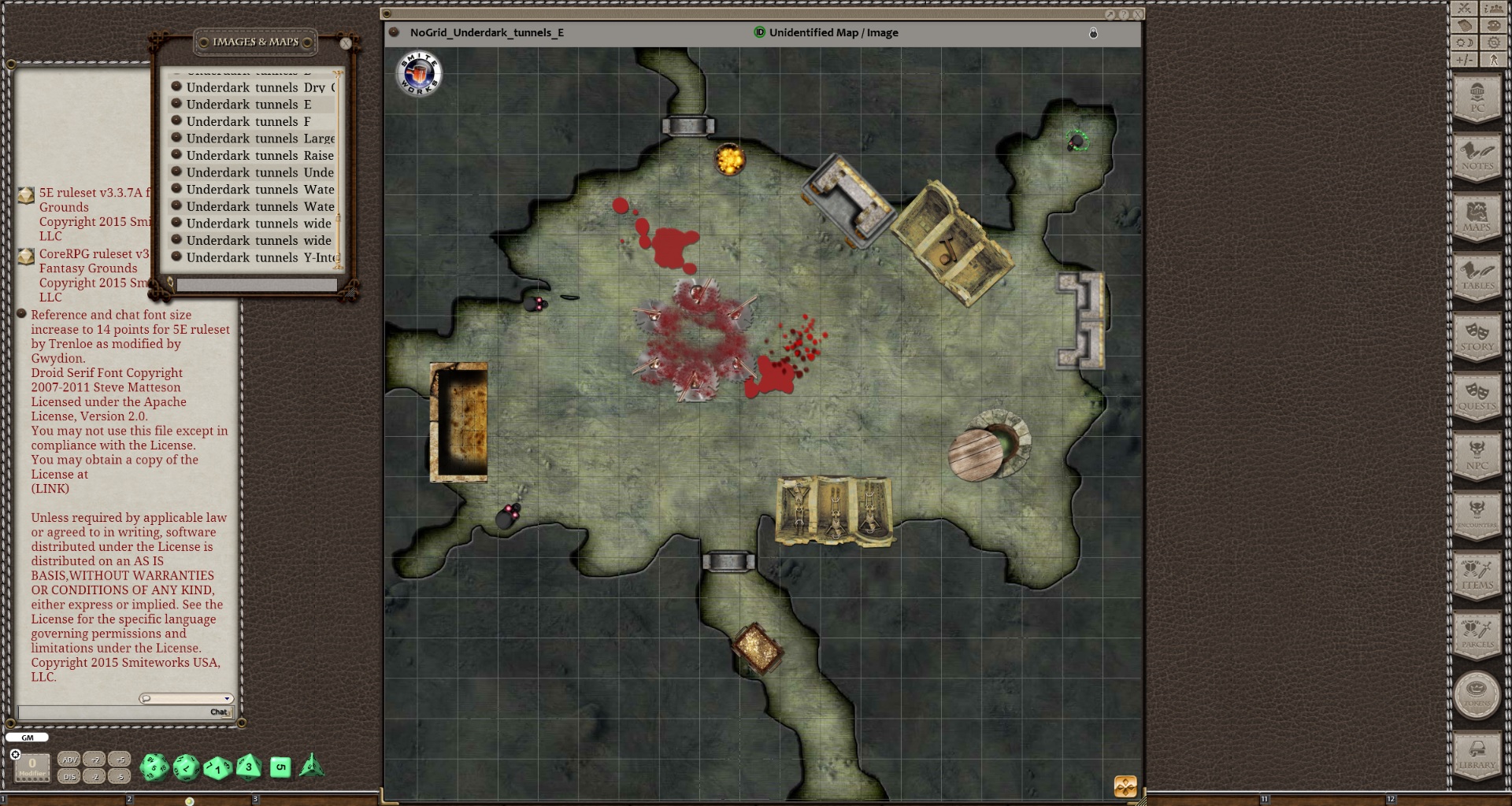Toggle the padlock on the map toolbar
The image size is (1512, 806).
click(1093, 33)
